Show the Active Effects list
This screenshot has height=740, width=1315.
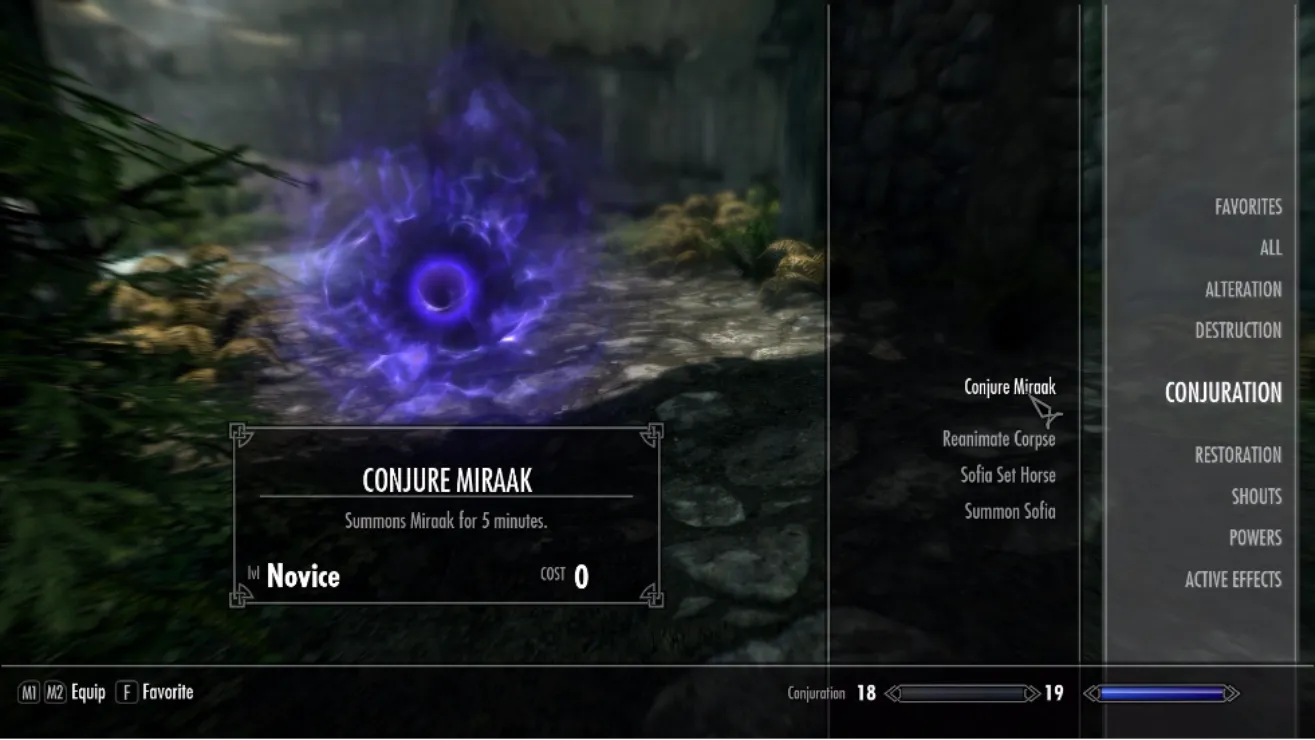pyautogui.click(x=1232, y=579)
